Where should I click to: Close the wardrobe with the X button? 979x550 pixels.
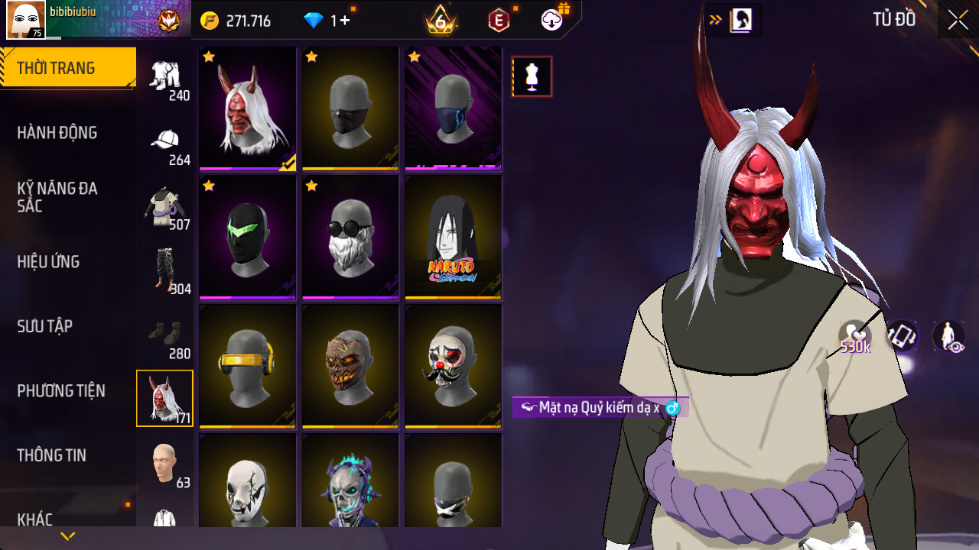click(x=957, y=20)
